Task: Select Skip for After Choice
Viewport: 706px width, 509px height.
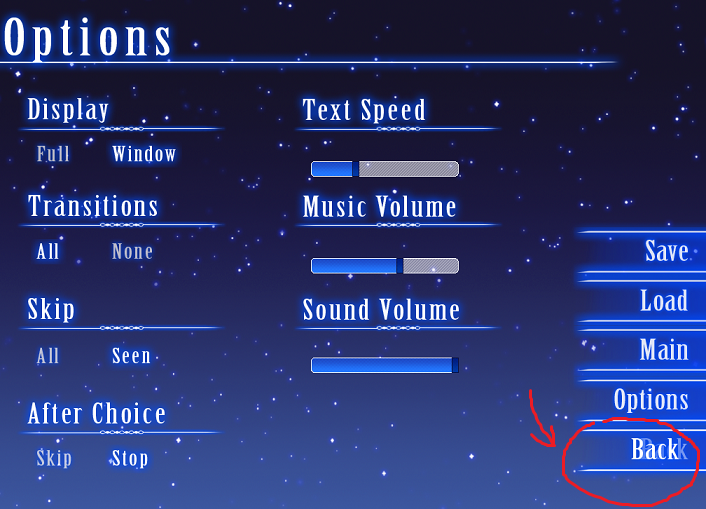Action: (x=54, y=459)
